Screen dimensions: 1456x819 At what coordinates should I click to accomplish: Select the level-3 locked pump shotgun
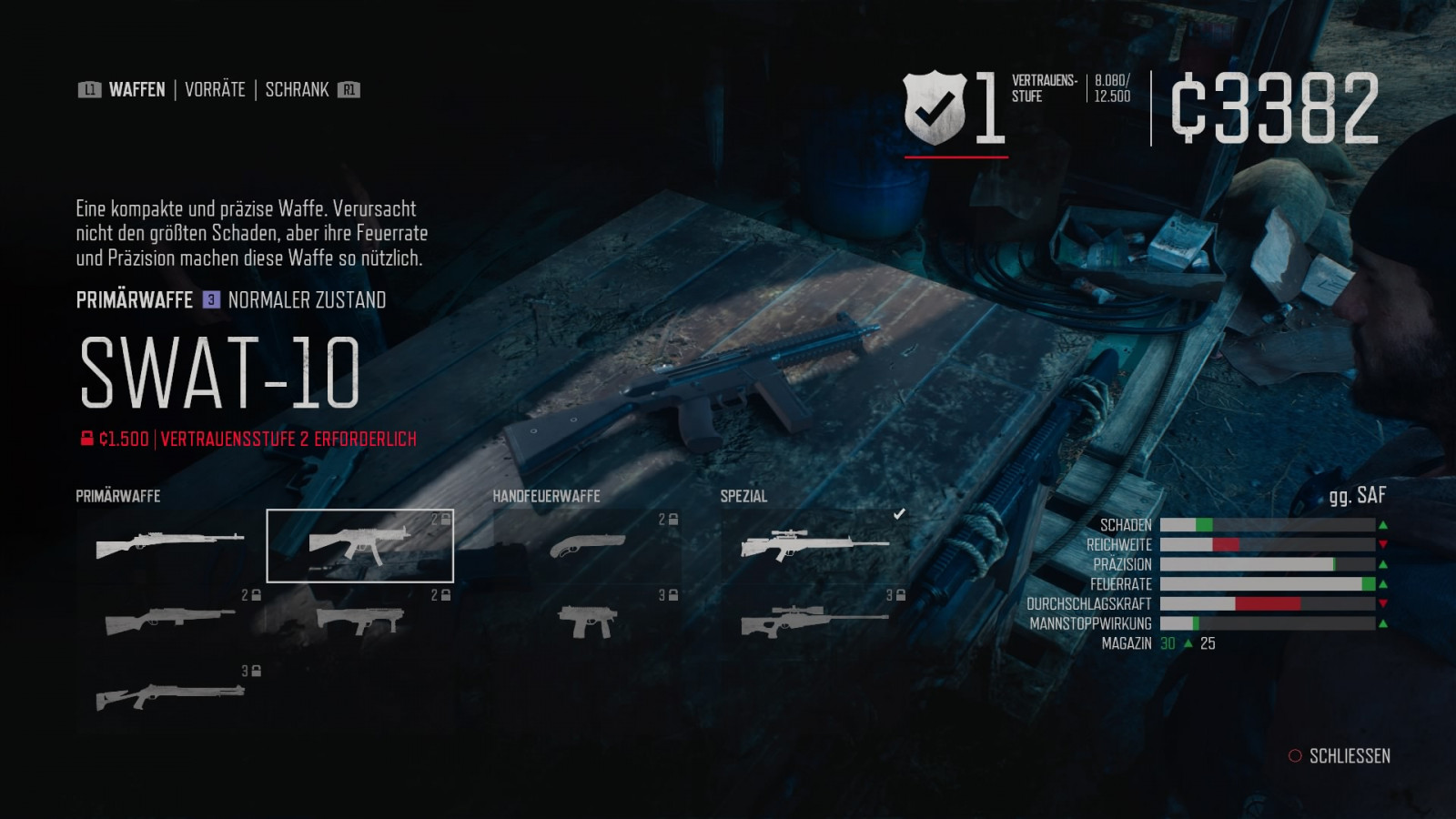coord(170,697)
